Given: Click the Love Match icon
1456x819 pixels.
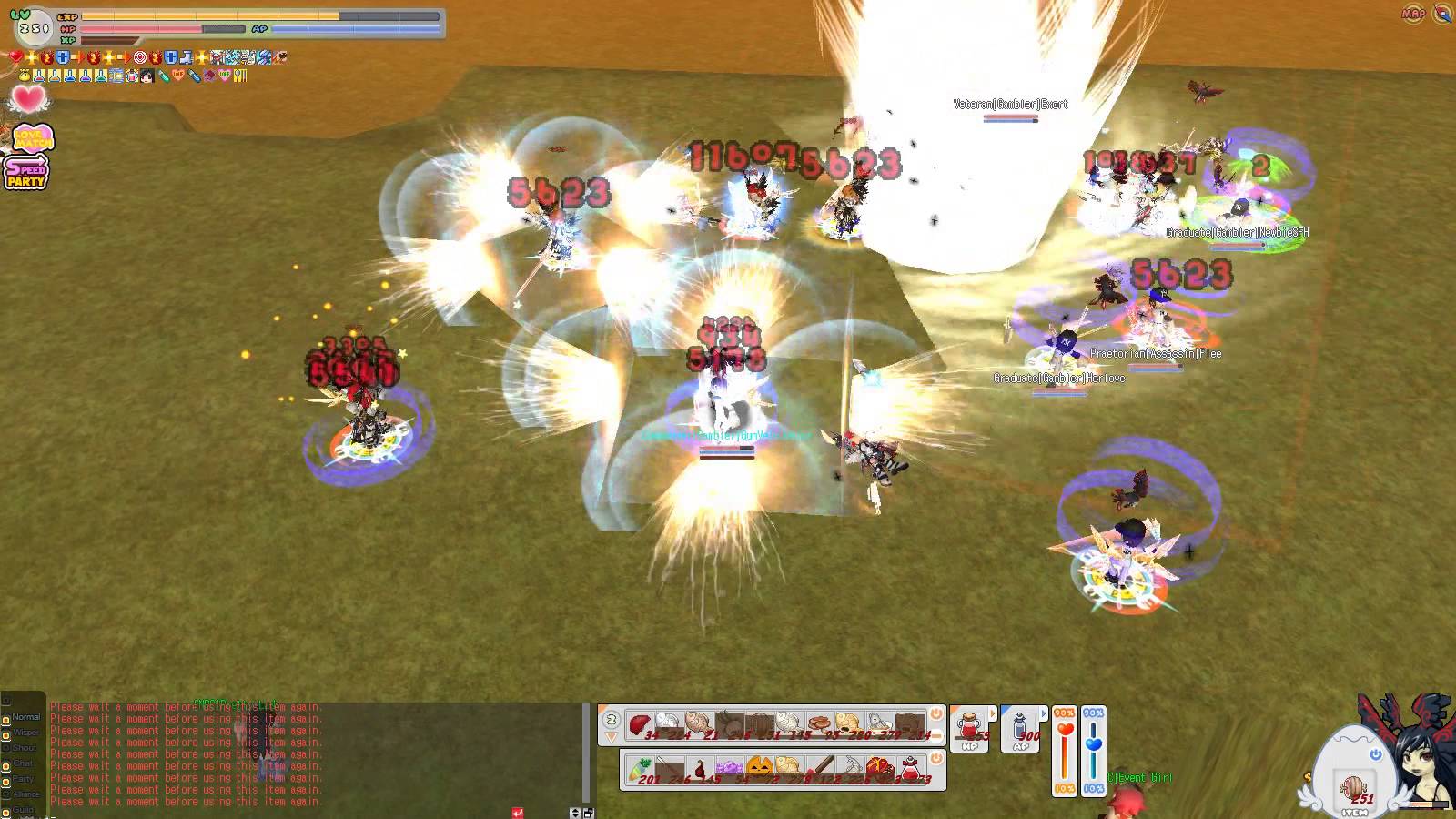Looking at the screenshot, I should pyautogui.click(x=33, y=138).
